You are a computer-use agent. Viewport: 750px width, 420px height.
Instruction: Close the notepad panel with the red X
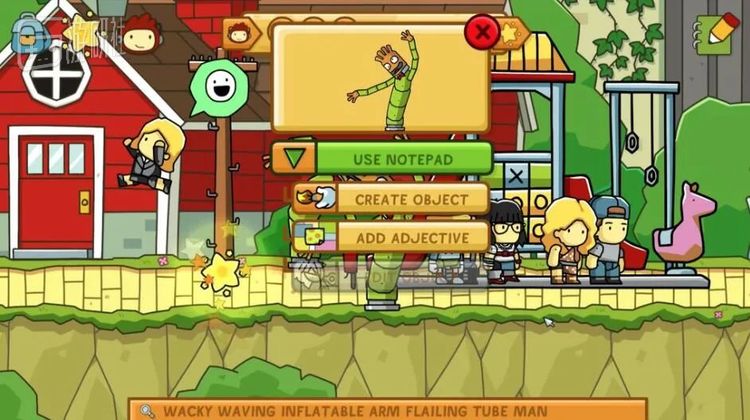(x=483, y=33)
